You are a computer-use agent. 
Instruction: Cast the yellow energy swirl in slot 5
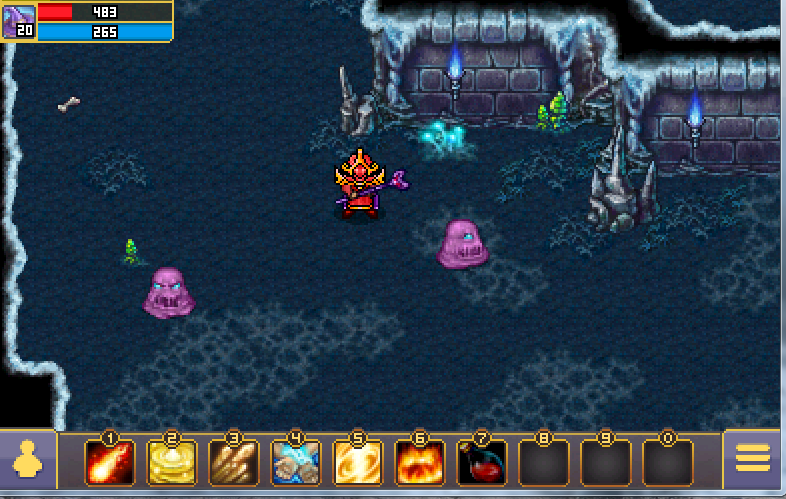click(358, 463)
